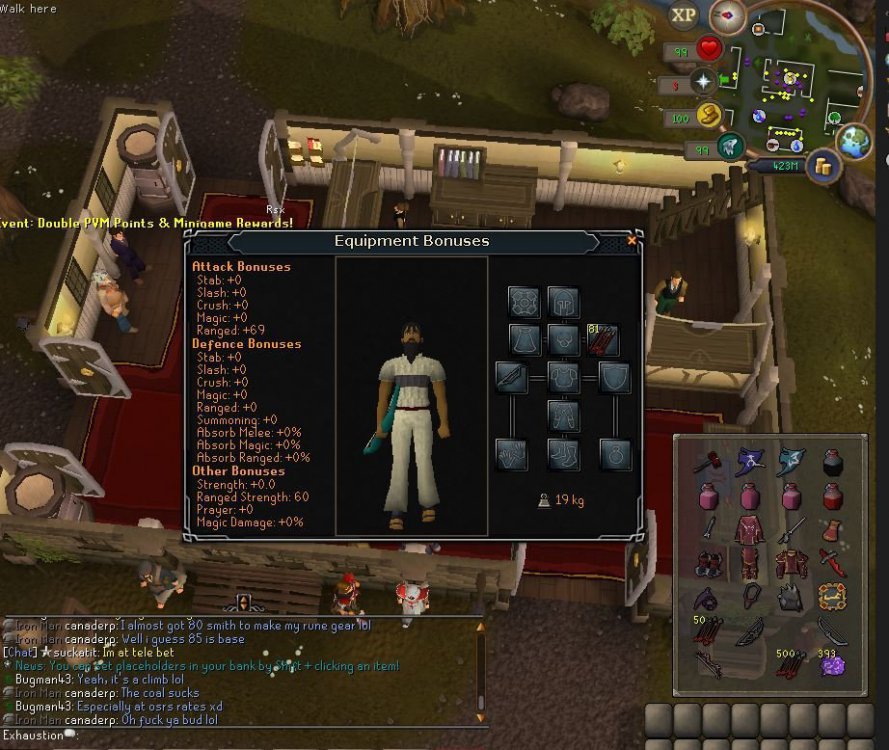Select the stack of 500 arrows

point(790,663)
